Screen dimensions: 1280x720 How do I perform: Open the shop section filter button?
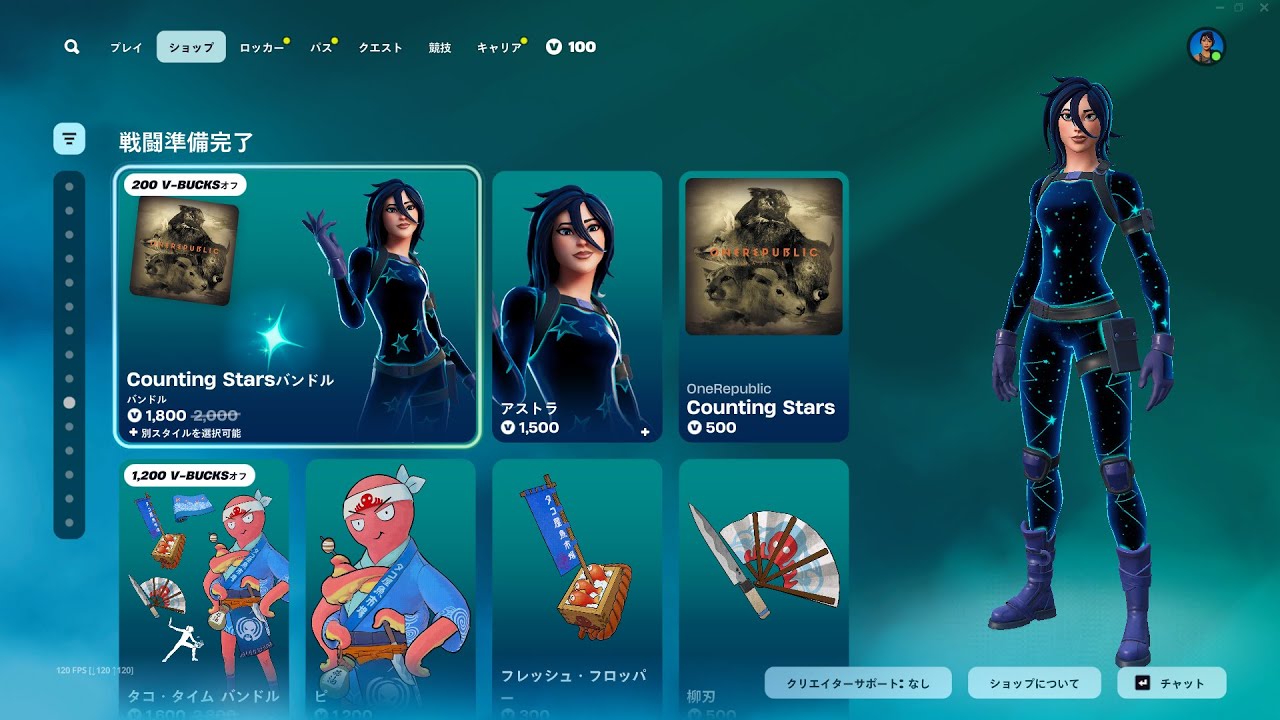click(69, 139)
